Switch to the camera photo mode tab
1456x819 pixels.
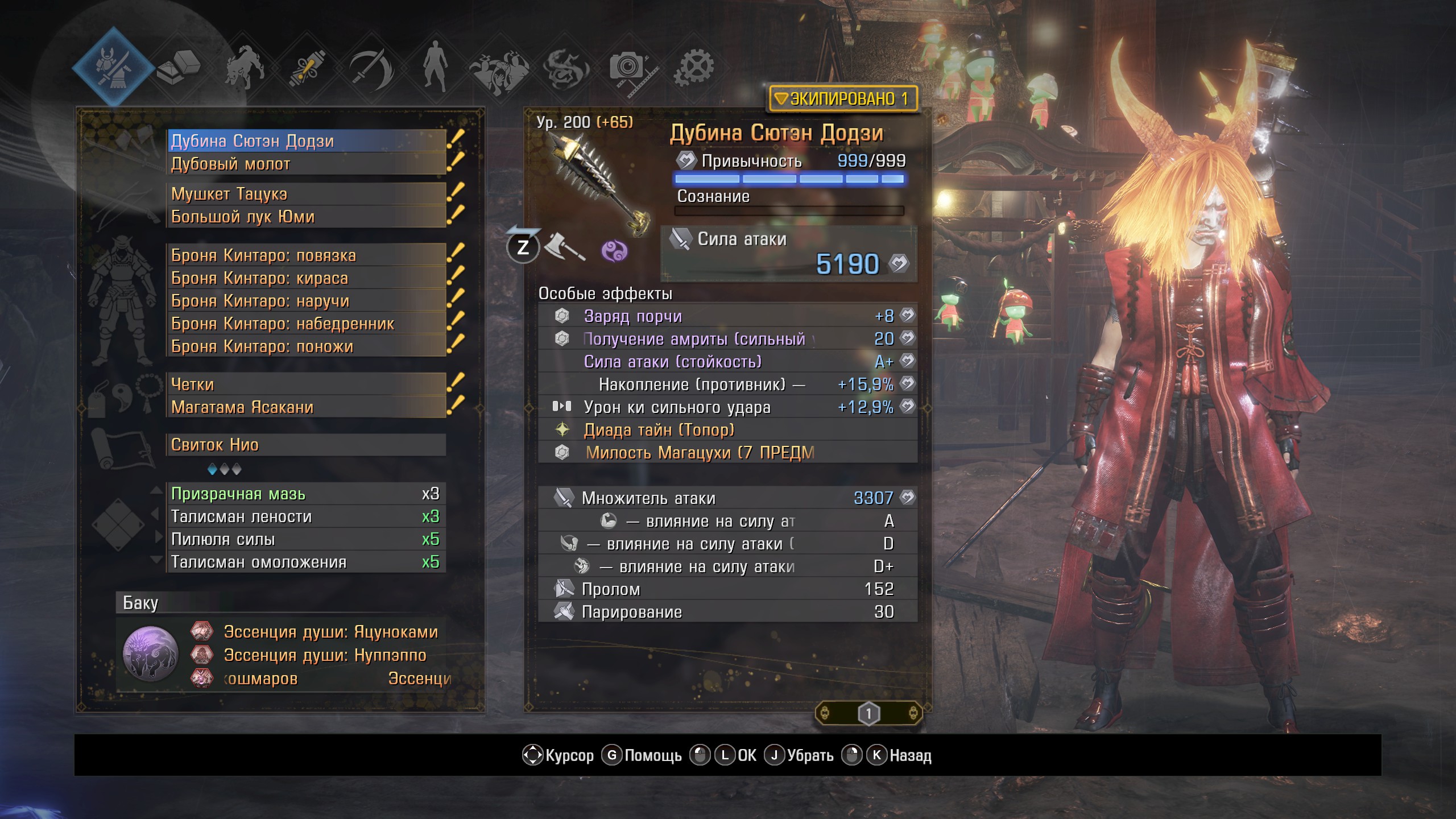[x=628, y=68]
